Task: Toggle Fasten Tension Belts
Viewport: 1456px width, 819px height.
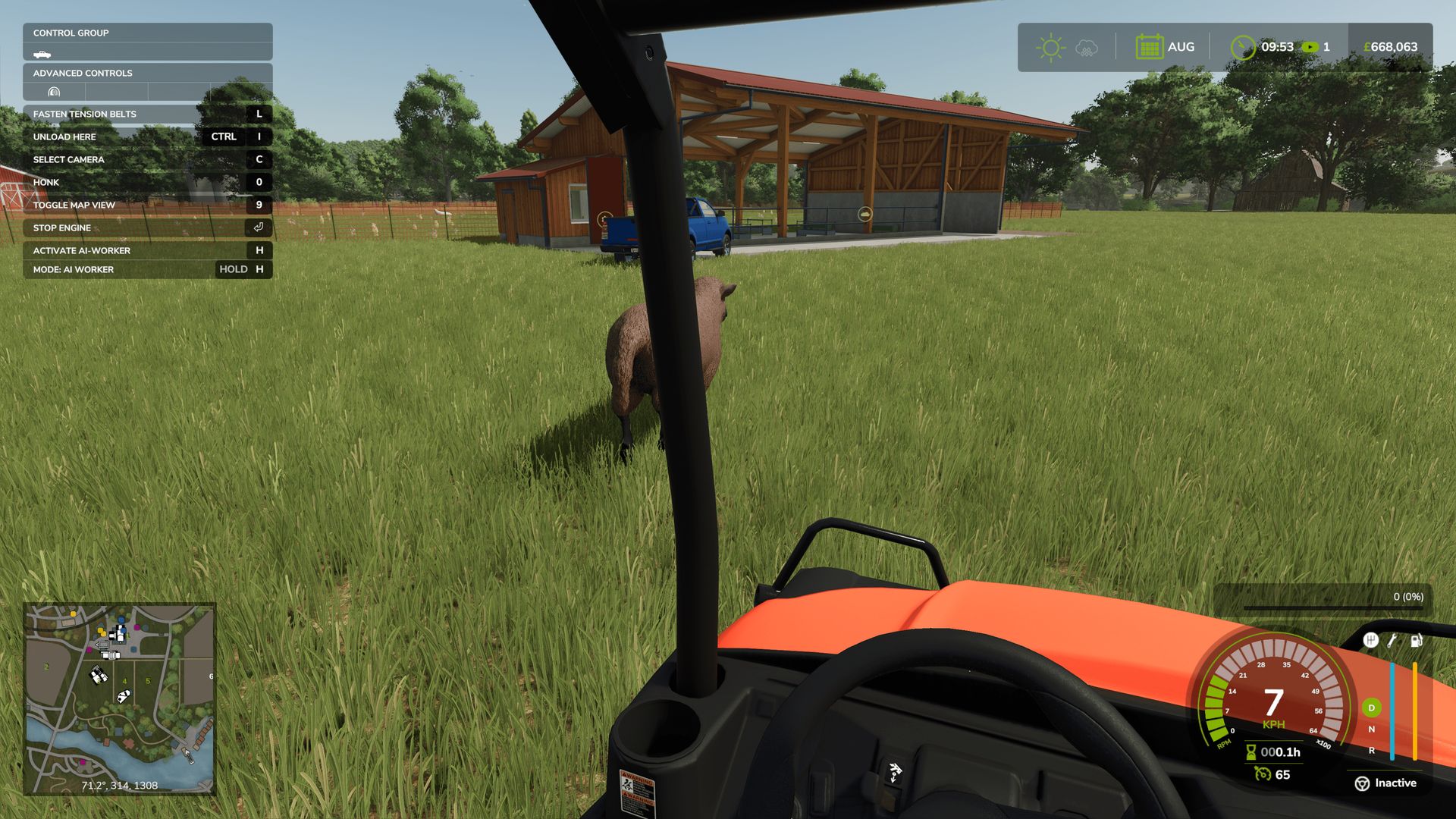Action: pos(146,114)
